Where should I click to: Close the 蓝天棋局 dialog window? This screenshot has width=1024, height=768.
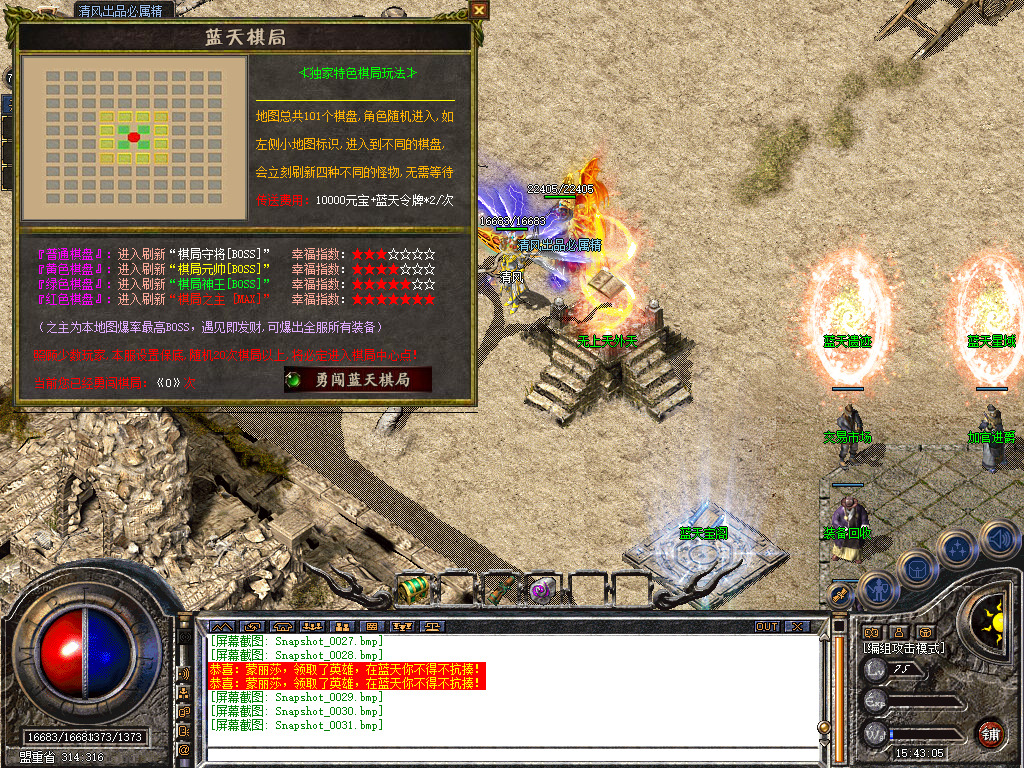tap(479, 10)
